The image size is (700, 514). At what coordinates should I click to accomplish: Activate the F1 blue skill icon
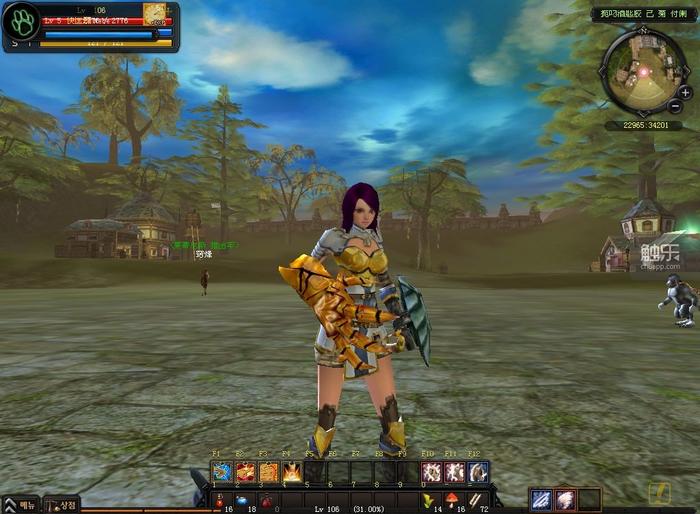pyautogui.click(x=221, y=472)
